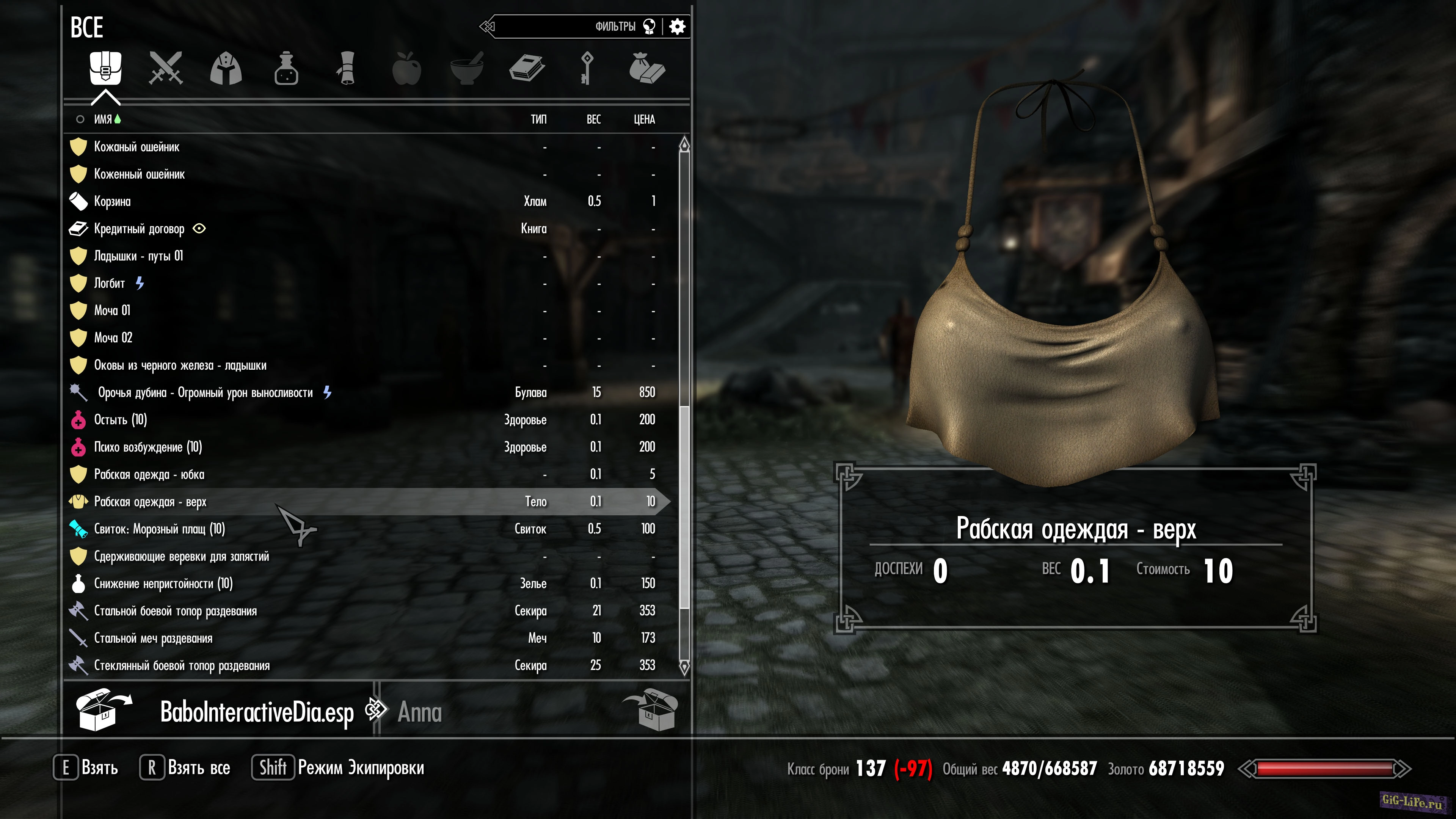
Task: Sort the list by weight column
Action: 593,119
